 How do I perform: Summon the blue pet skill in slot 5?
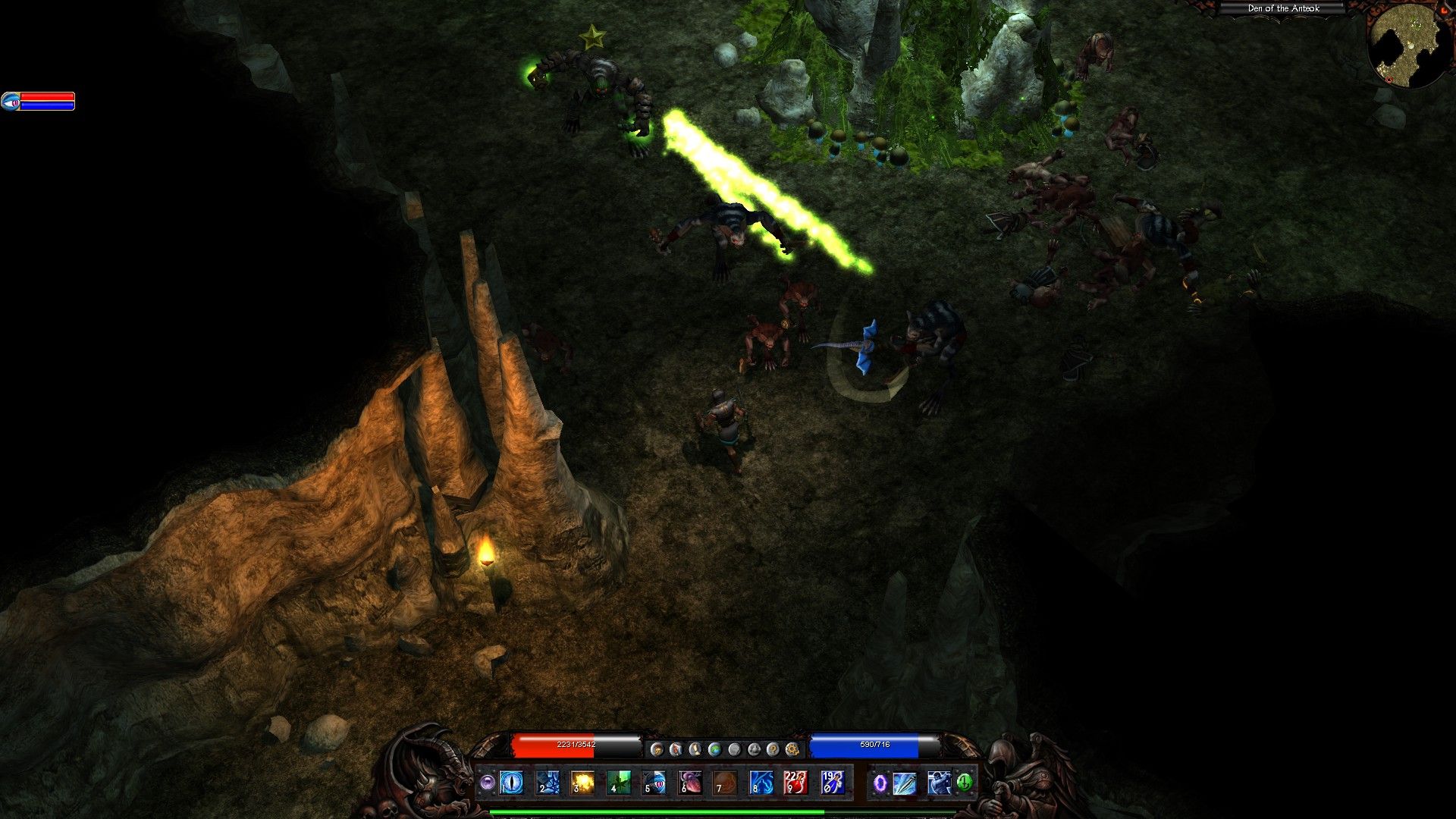pos(654,782)
